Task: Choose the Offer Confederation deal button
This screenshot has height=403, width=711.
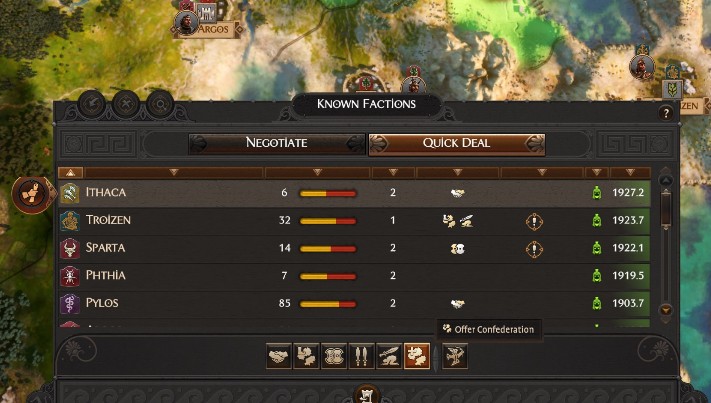Action: click(417, 356)
